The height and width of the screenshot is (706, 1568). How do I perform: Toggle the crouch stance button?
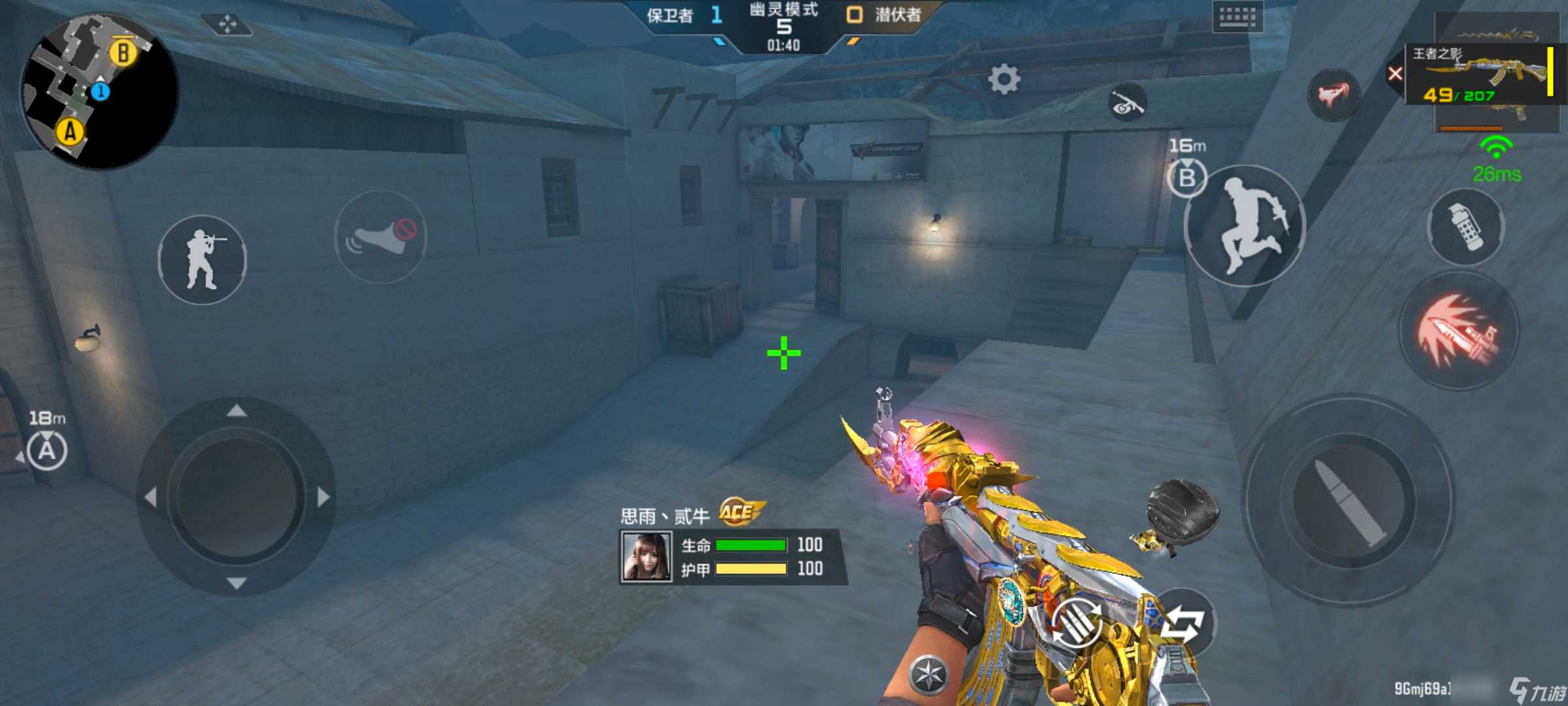[203, 260]
